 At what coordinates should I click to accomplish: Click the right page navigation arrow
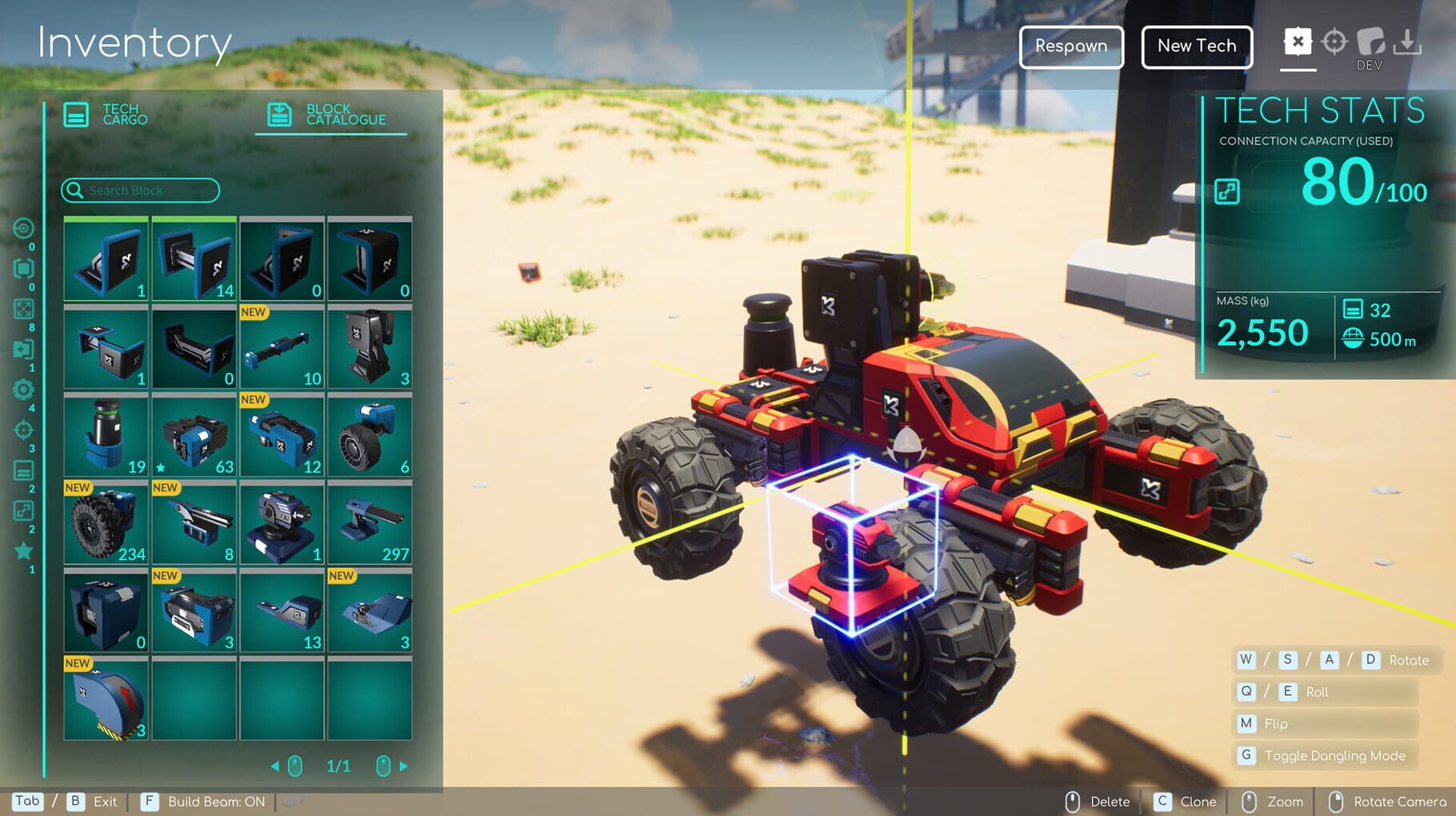pos(406,766)
